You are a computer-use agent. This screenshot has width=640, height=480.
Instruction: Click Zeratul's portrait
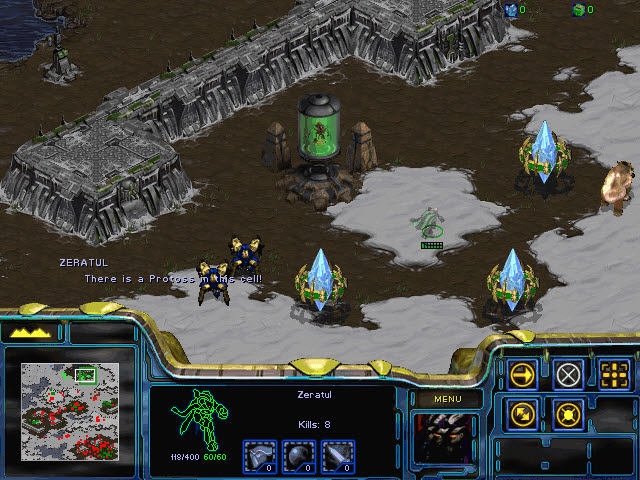pos(444,438)
